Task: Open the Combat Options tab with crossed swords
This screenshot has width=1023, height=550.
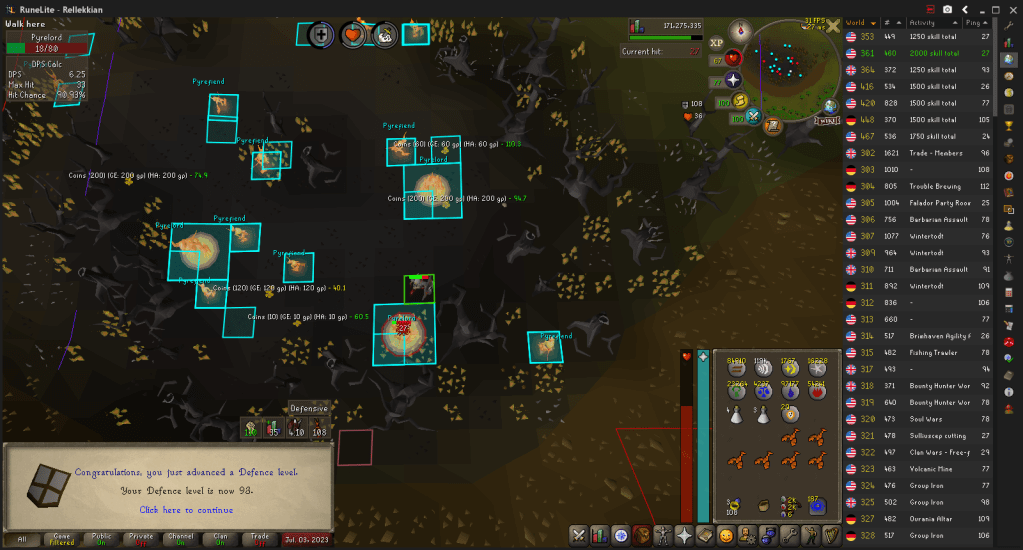Action: tap(580, 535)
